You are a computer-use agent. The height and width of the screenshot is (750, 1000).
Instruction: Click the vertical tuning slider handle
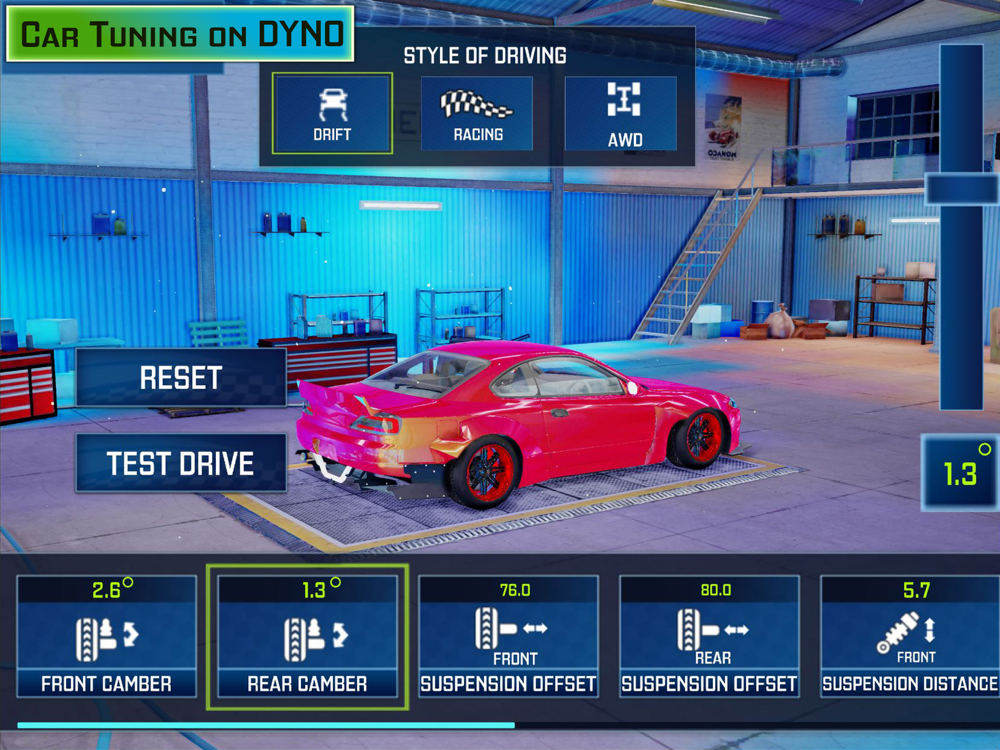[961, 189]
